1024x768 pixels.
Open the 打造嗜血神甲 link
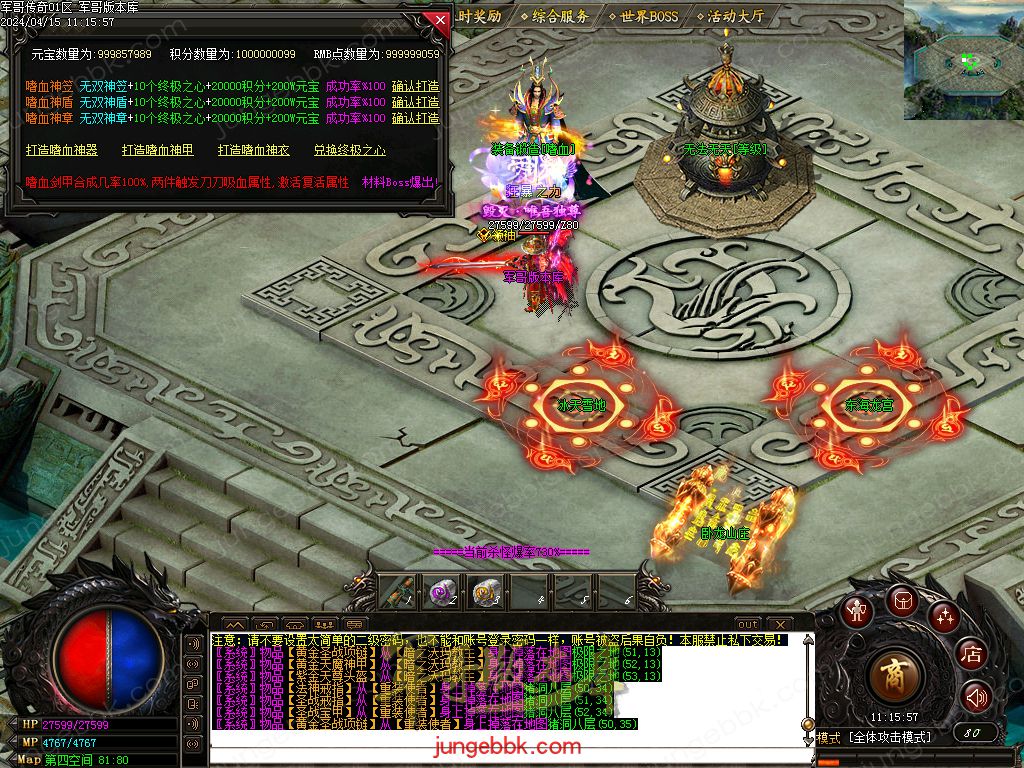point(158,150)
